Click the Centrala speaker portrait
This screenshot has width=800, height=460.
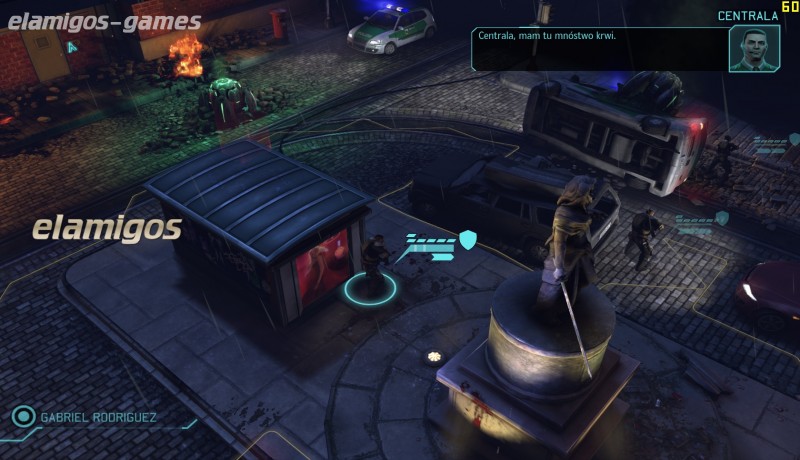click(754, 48)
